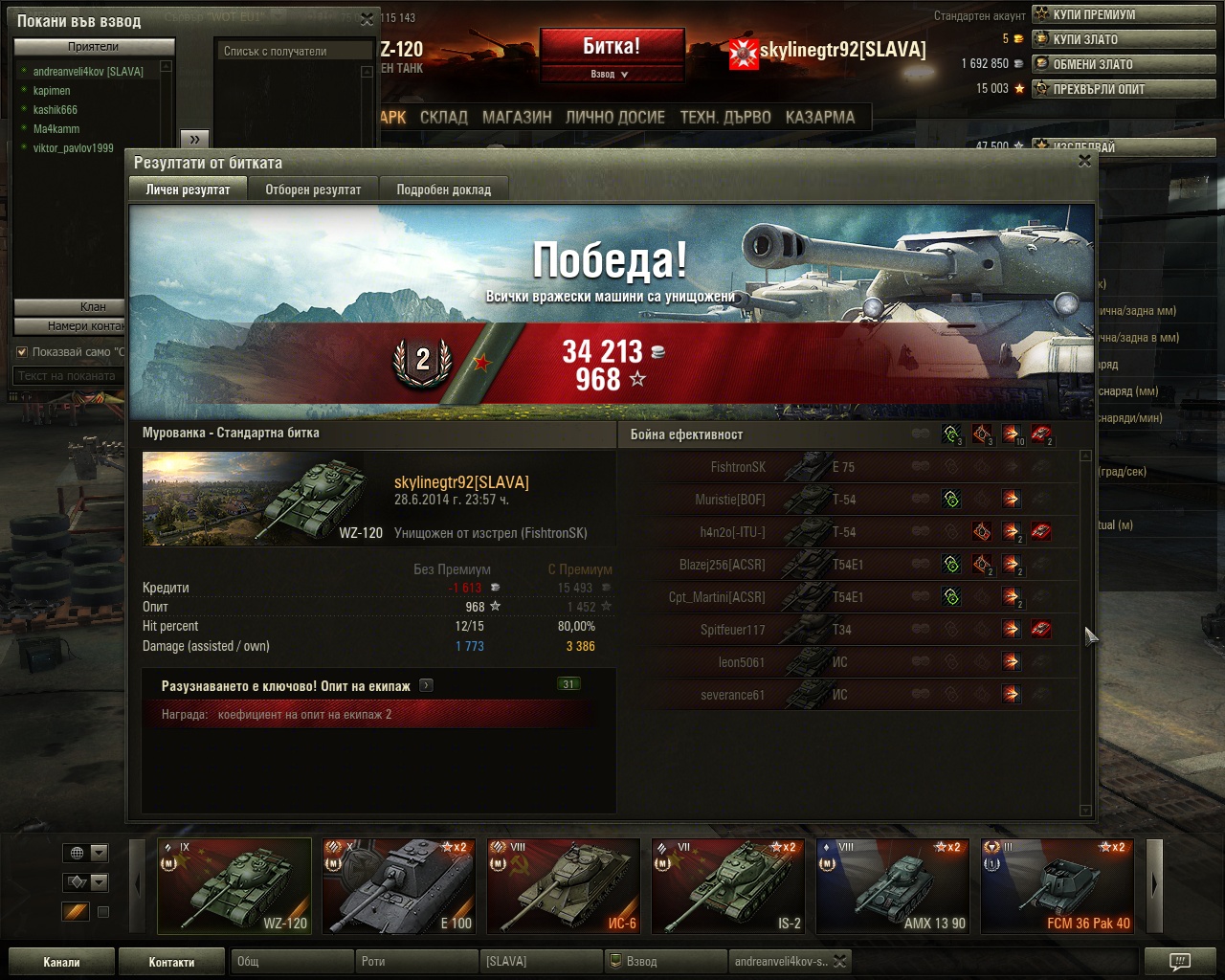Close the battle results window

tap(1084, 162)
